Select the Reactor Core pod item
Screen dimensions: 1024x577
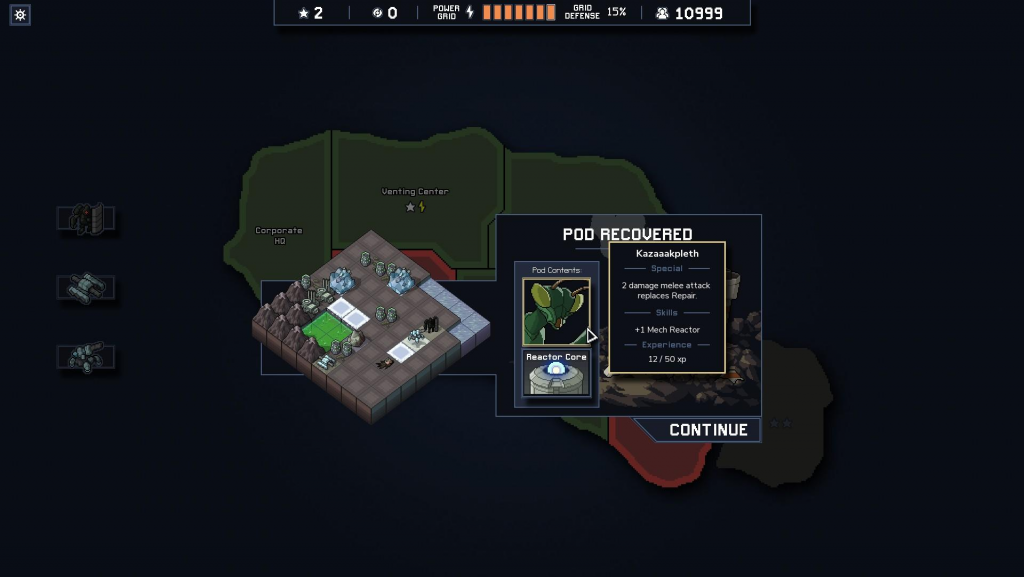click(x=556, y=373)
